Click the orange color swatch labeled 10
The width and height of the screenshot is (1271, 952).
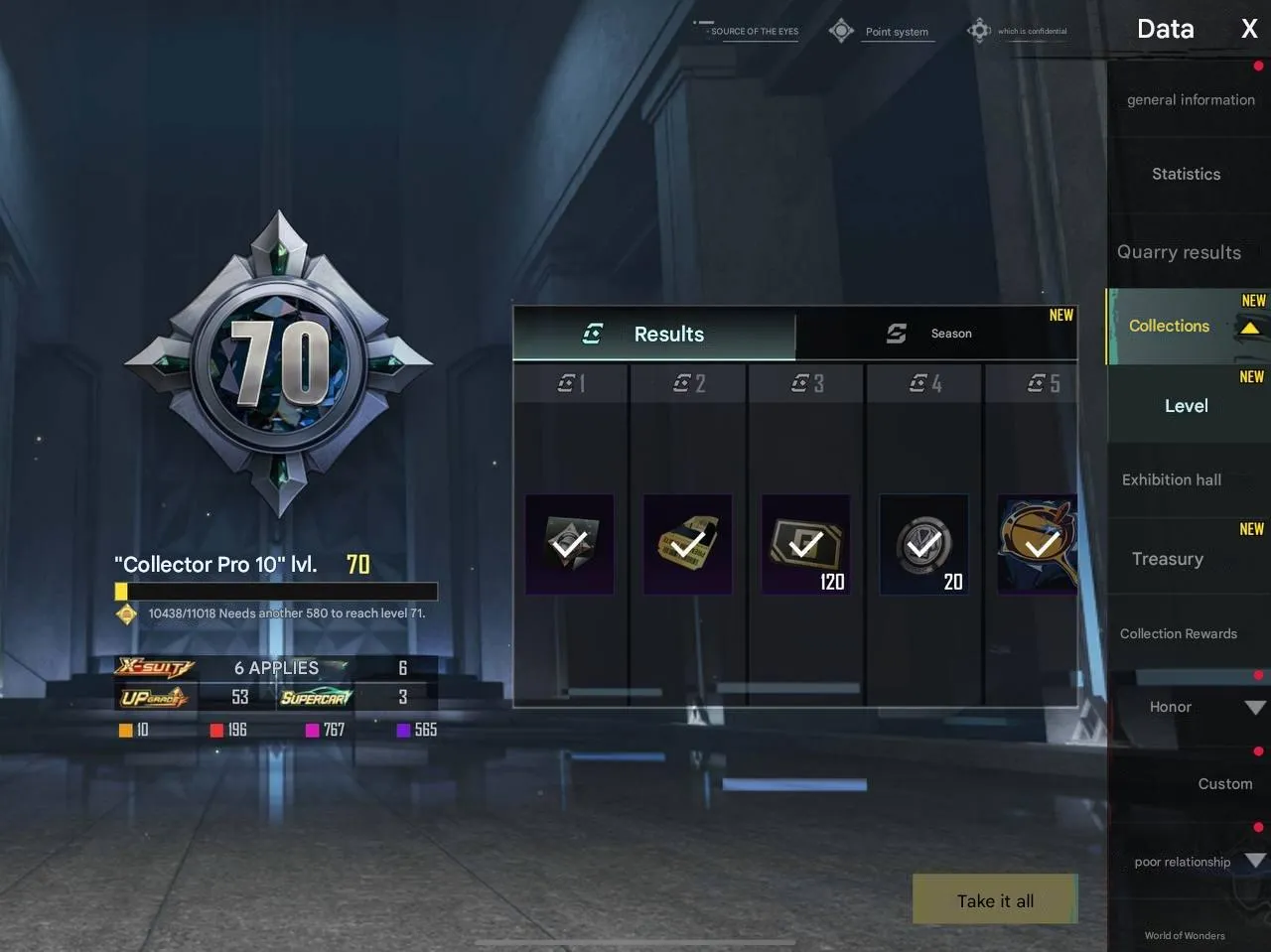click(126, 730)
